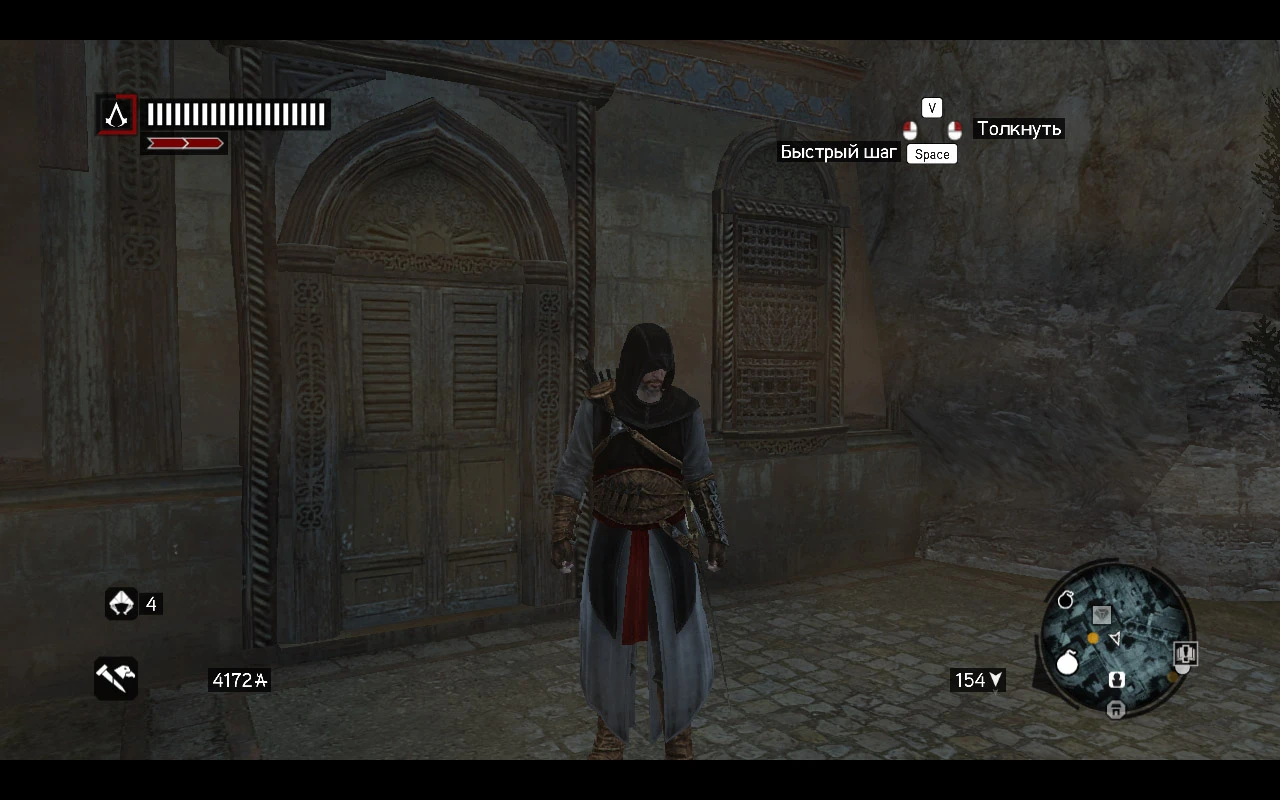Toggle the Space key sprint prompt
This screenshot has height=800, width=1280.
click(931, 154)
